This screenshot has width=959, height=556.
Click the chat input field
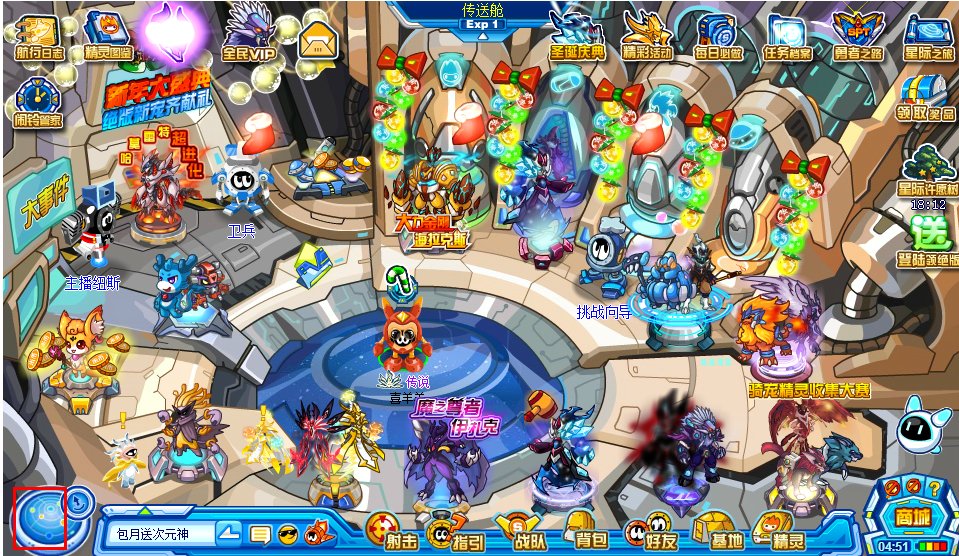pos(160,534)
